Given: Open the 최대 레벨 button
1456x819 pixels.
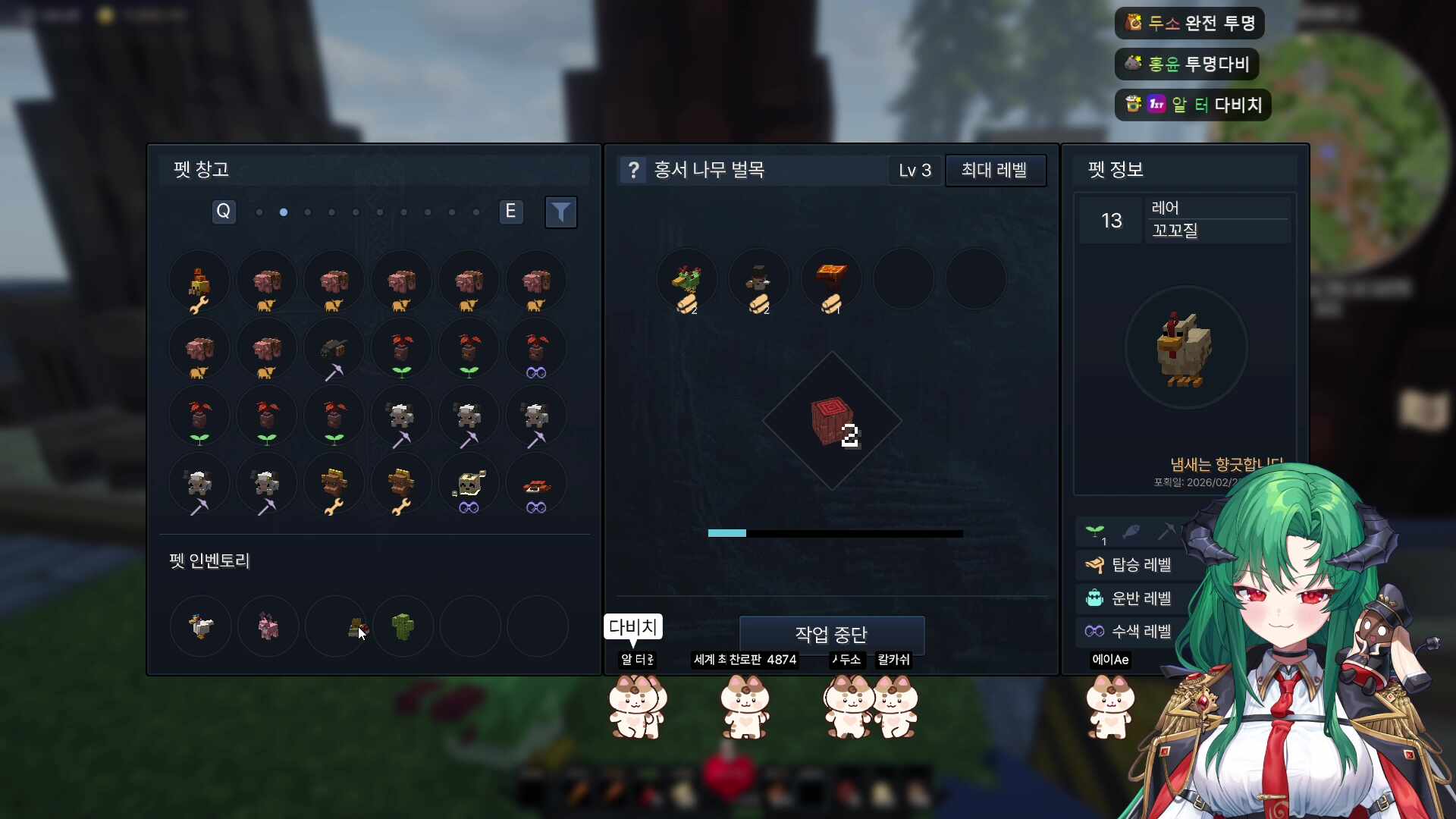Looking at the screenshot, I should 994,170.
